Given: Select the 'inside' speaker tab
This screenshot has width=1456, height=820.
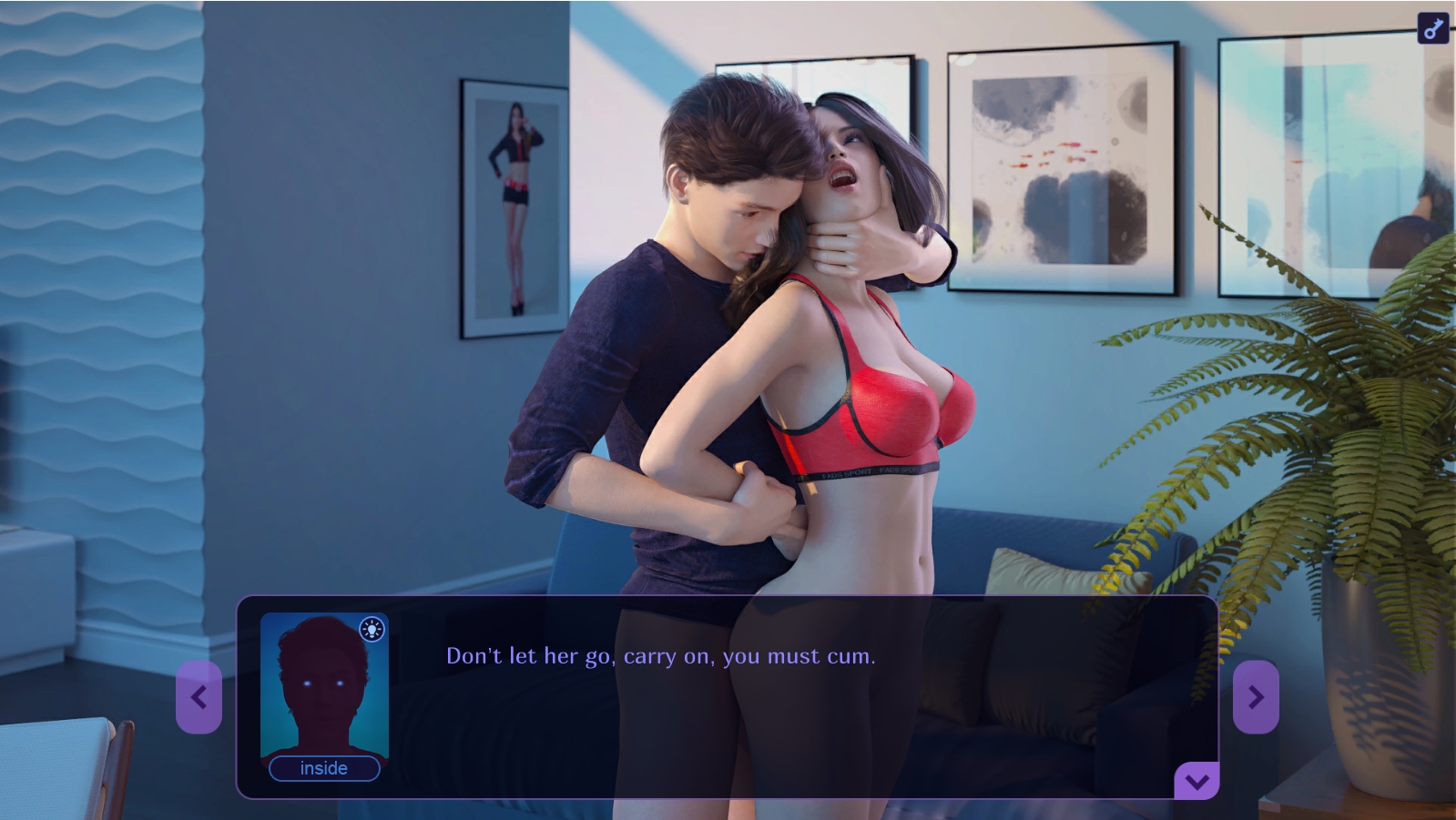Looking at the screenshot, I should pyautogui.click(x=324, y=768).
